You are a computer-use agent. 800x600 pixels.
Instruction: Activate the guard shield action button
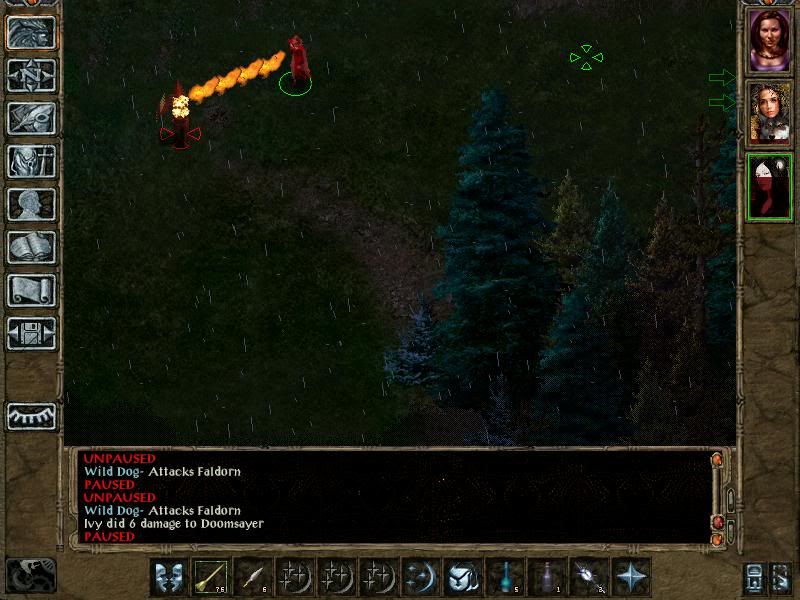point(464,577)
